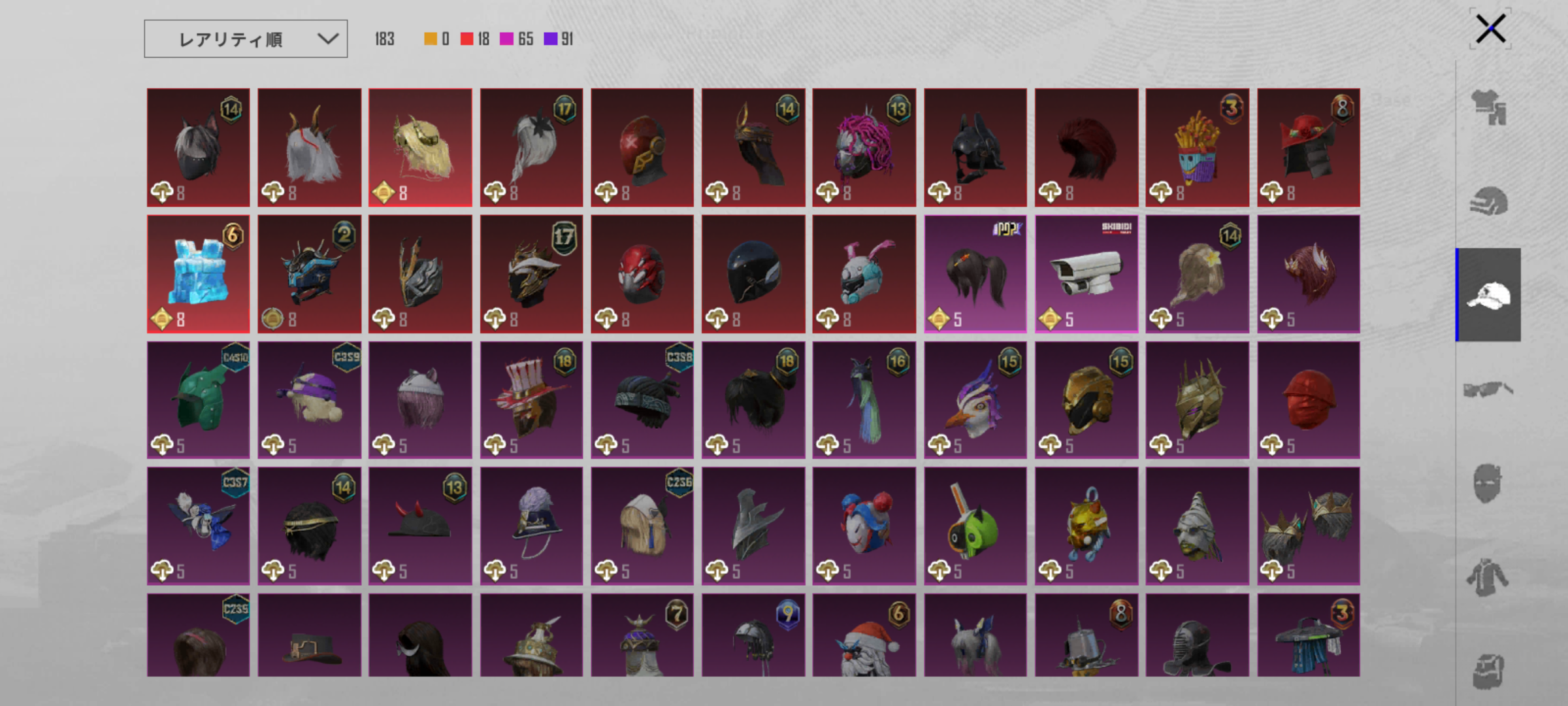Image resolution: width=1568 pixels, height=706 pixels.
Task: Choose the red wide-brim rose hat
Action: (1308, 148)
